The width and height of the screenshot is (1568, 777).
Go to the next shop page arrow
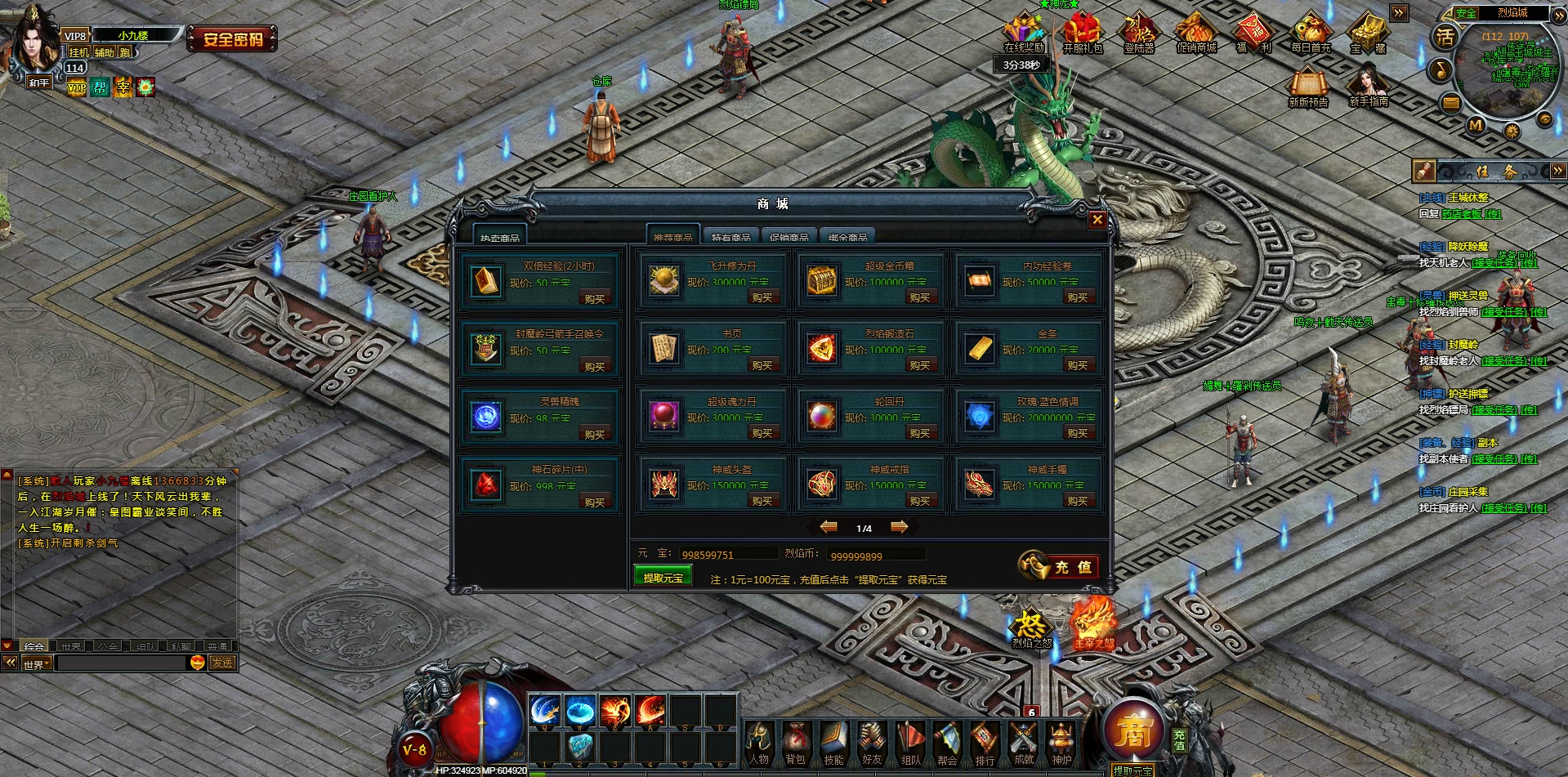[x=899, y=527]
